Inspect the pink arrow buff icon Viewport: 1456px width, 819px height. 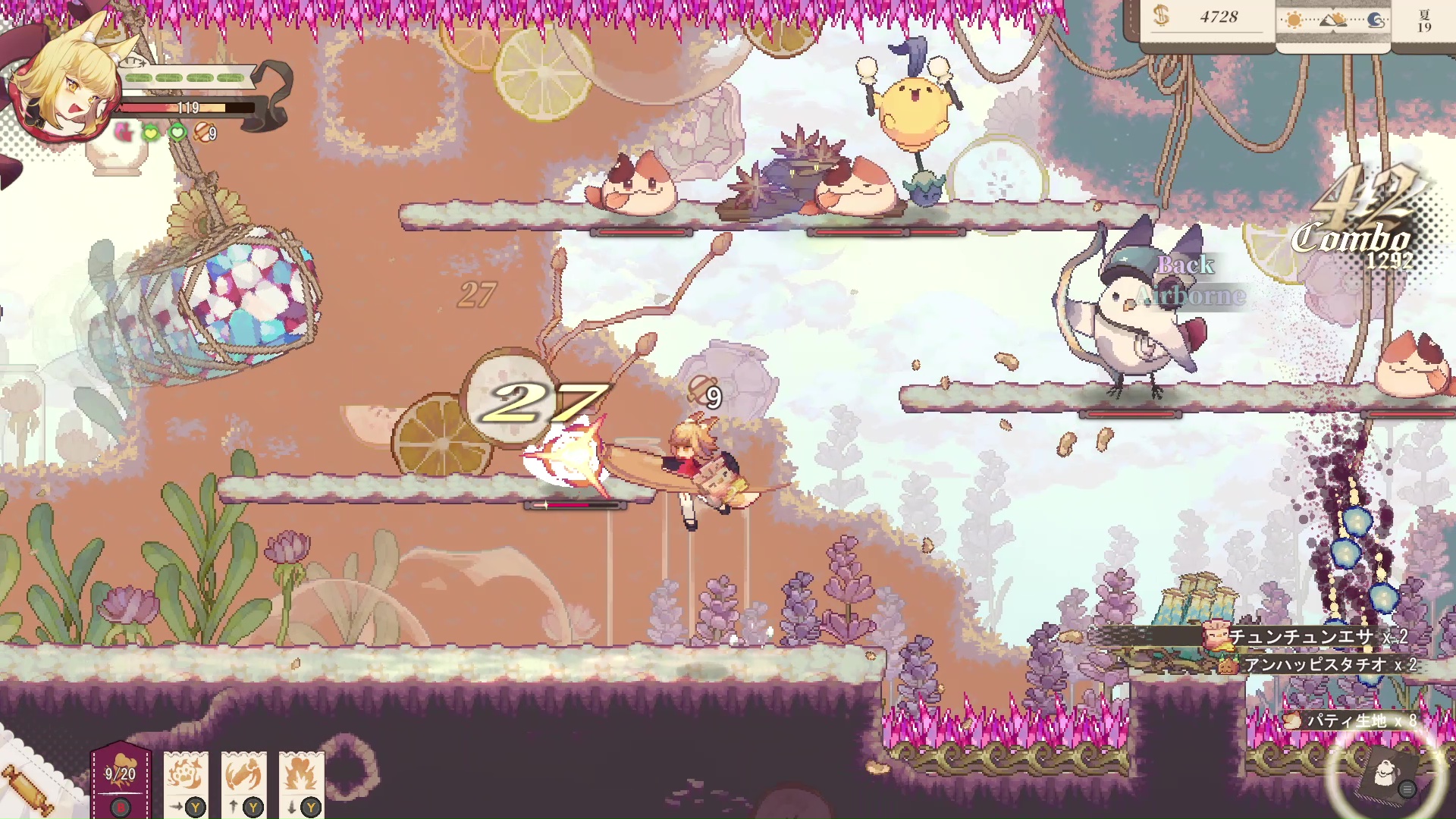pyautogui.click(x=123, y=133)
